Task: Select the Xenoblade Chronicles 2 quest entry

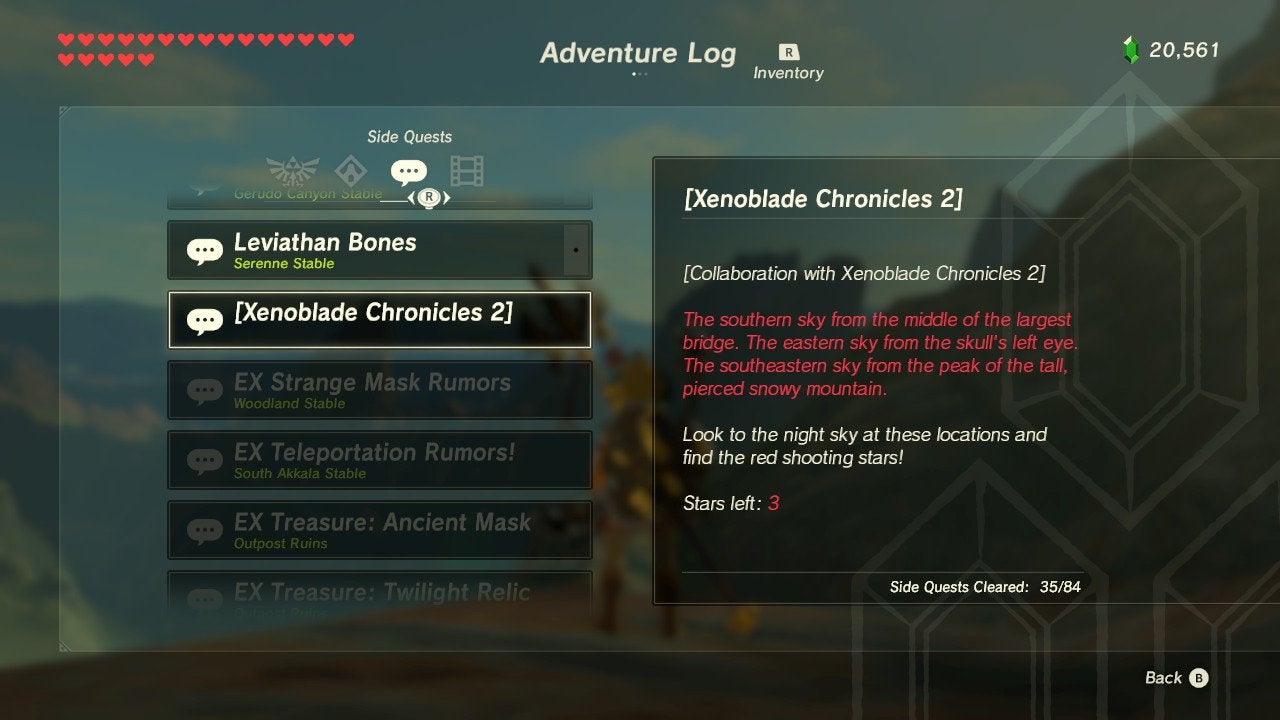Action: pyautogui.click(x=380, y=320)
